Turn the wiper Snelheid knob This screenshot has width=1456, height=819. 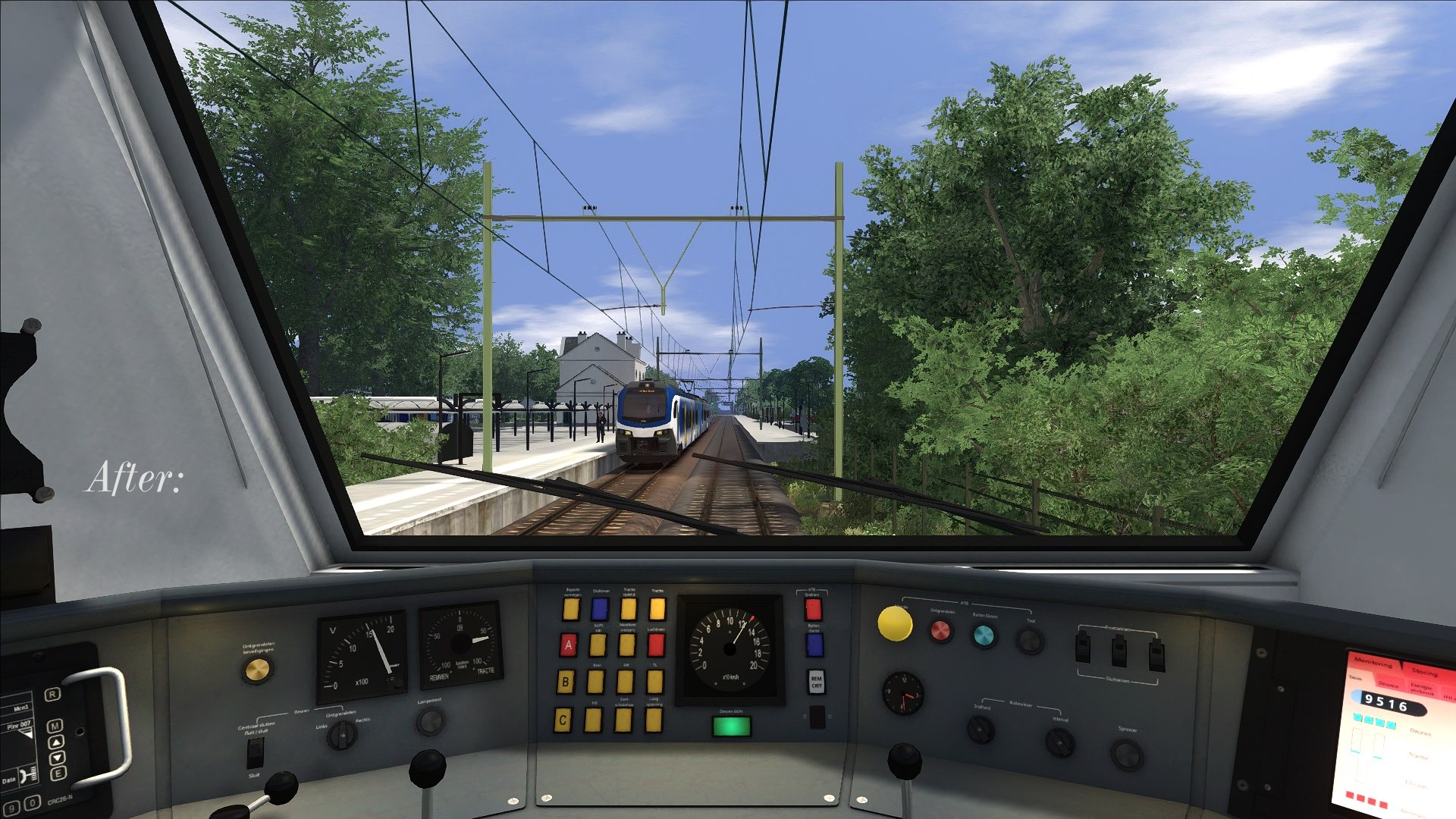coord(981,730)
